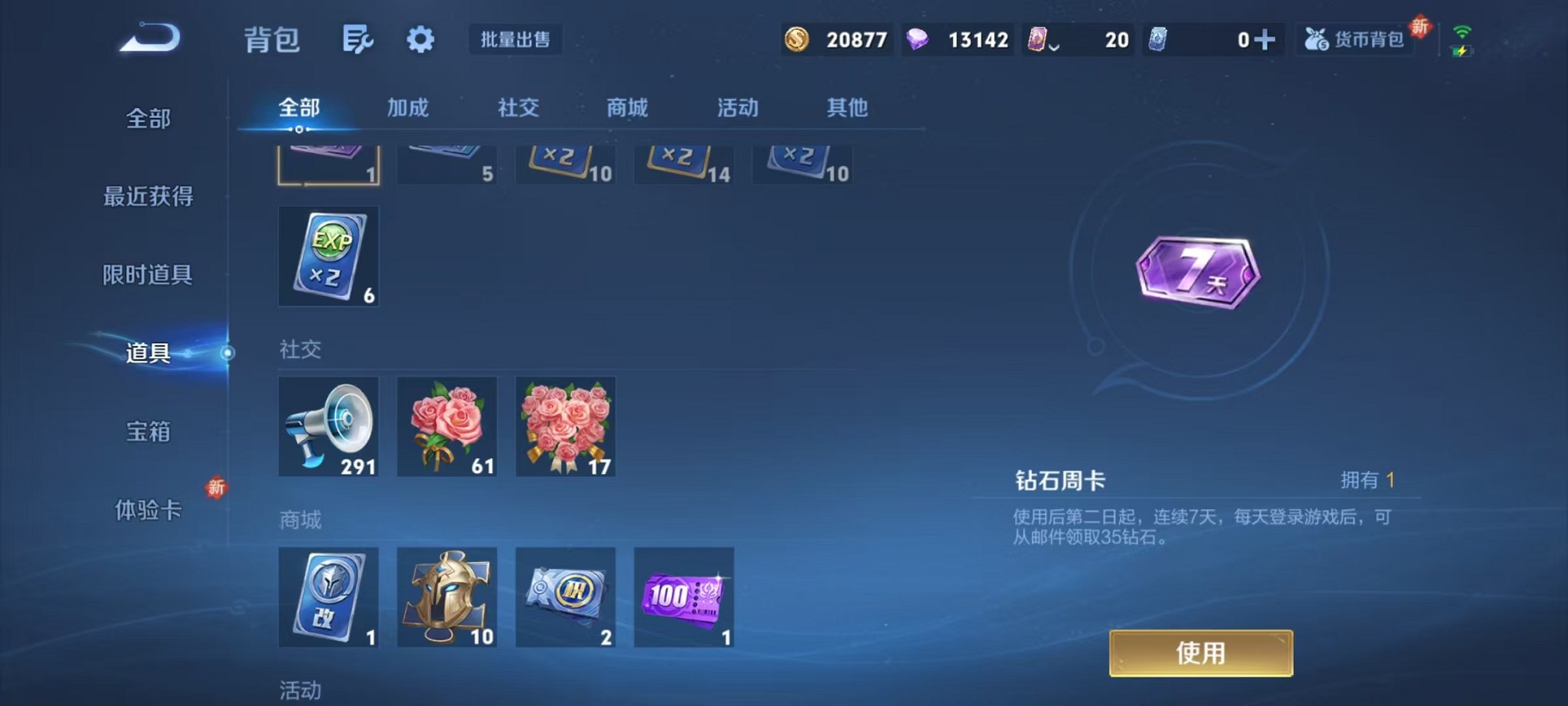Switch to the 商城 tab
Screen dimensions: 1568x706
626,108
